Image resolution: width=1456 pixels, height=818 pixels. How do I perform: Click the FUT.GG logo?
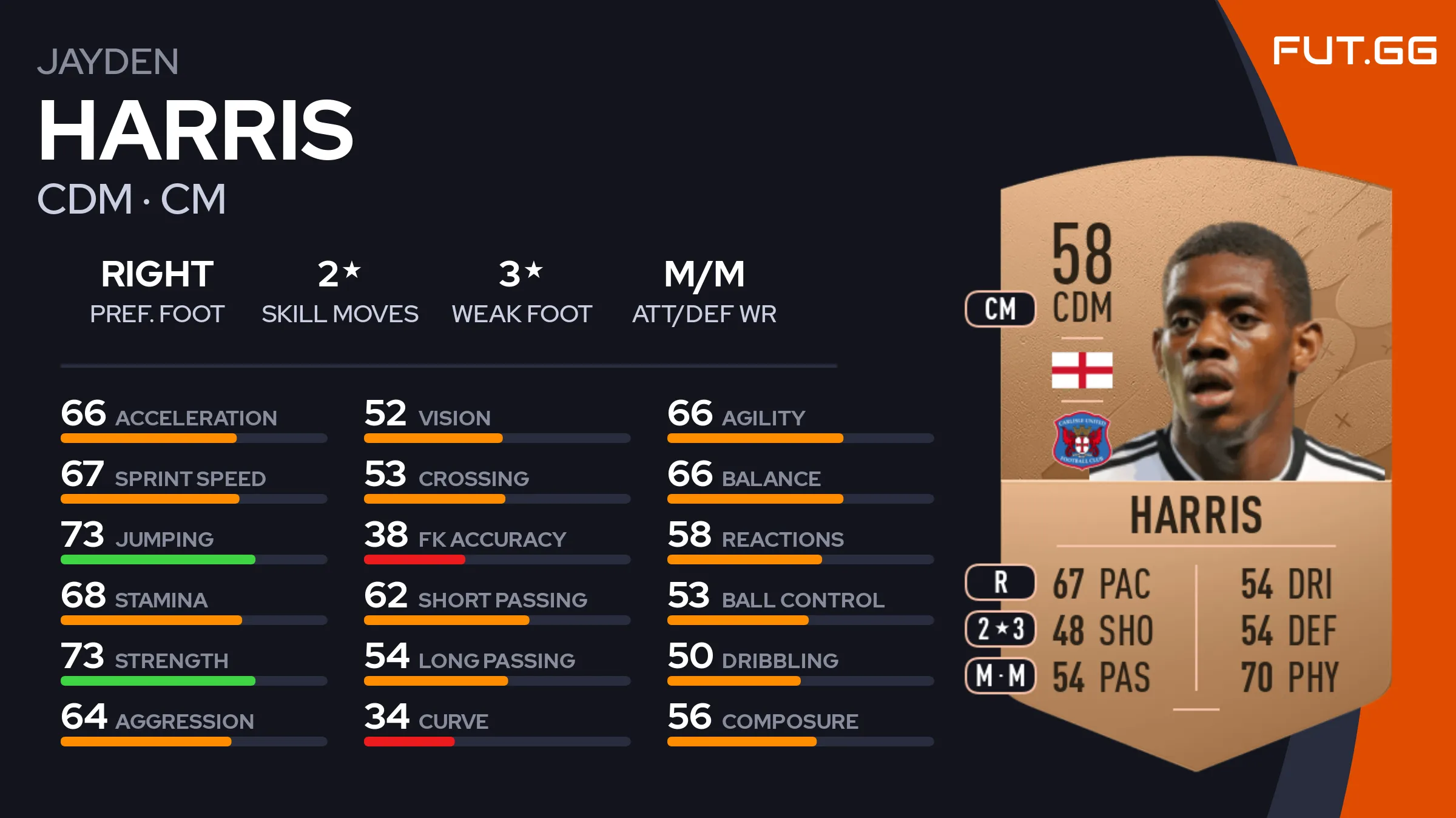click(x=1354, y=51)
